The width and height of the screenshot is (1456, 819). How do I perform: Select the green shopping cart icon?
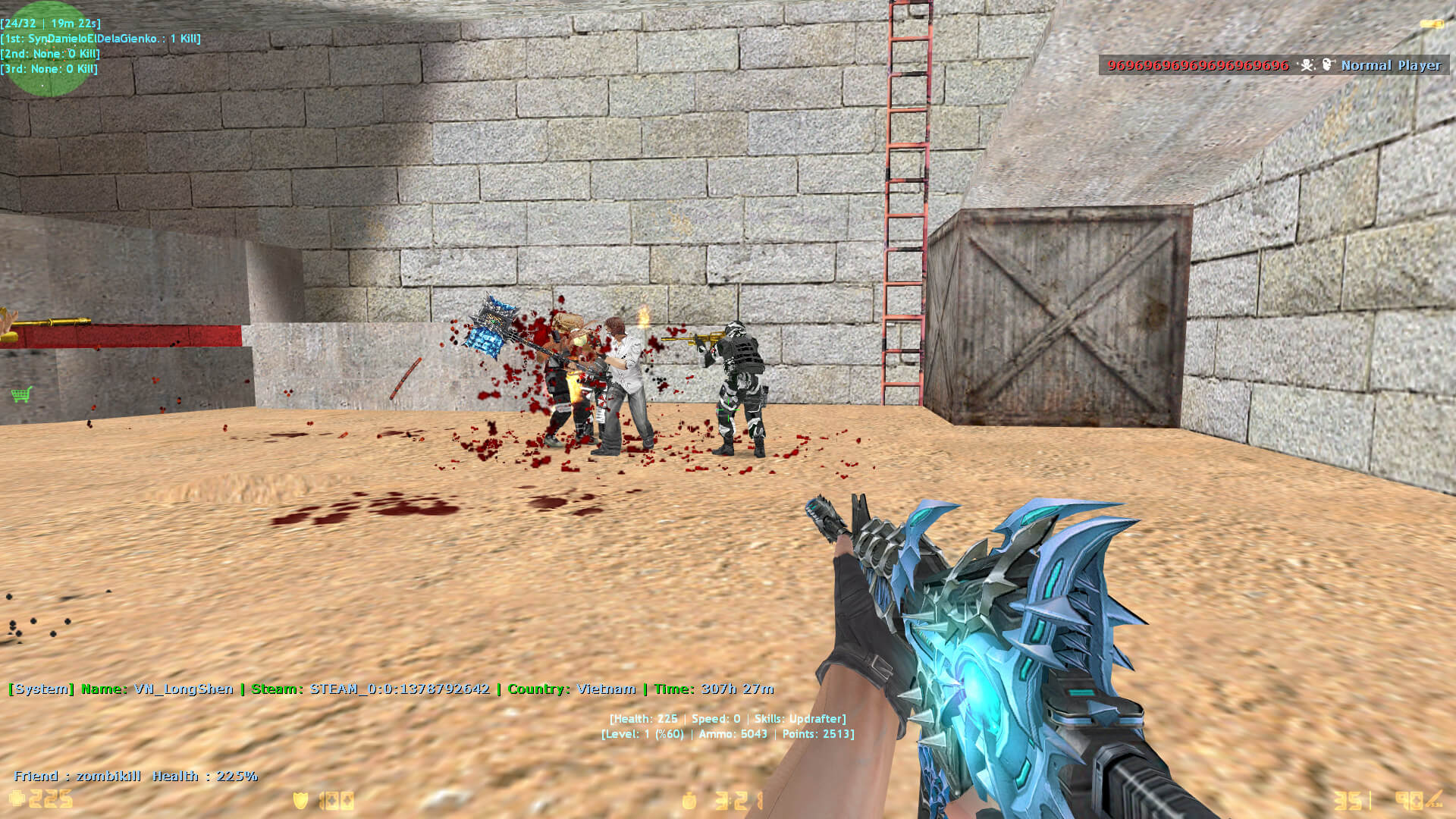click(21, 394)
